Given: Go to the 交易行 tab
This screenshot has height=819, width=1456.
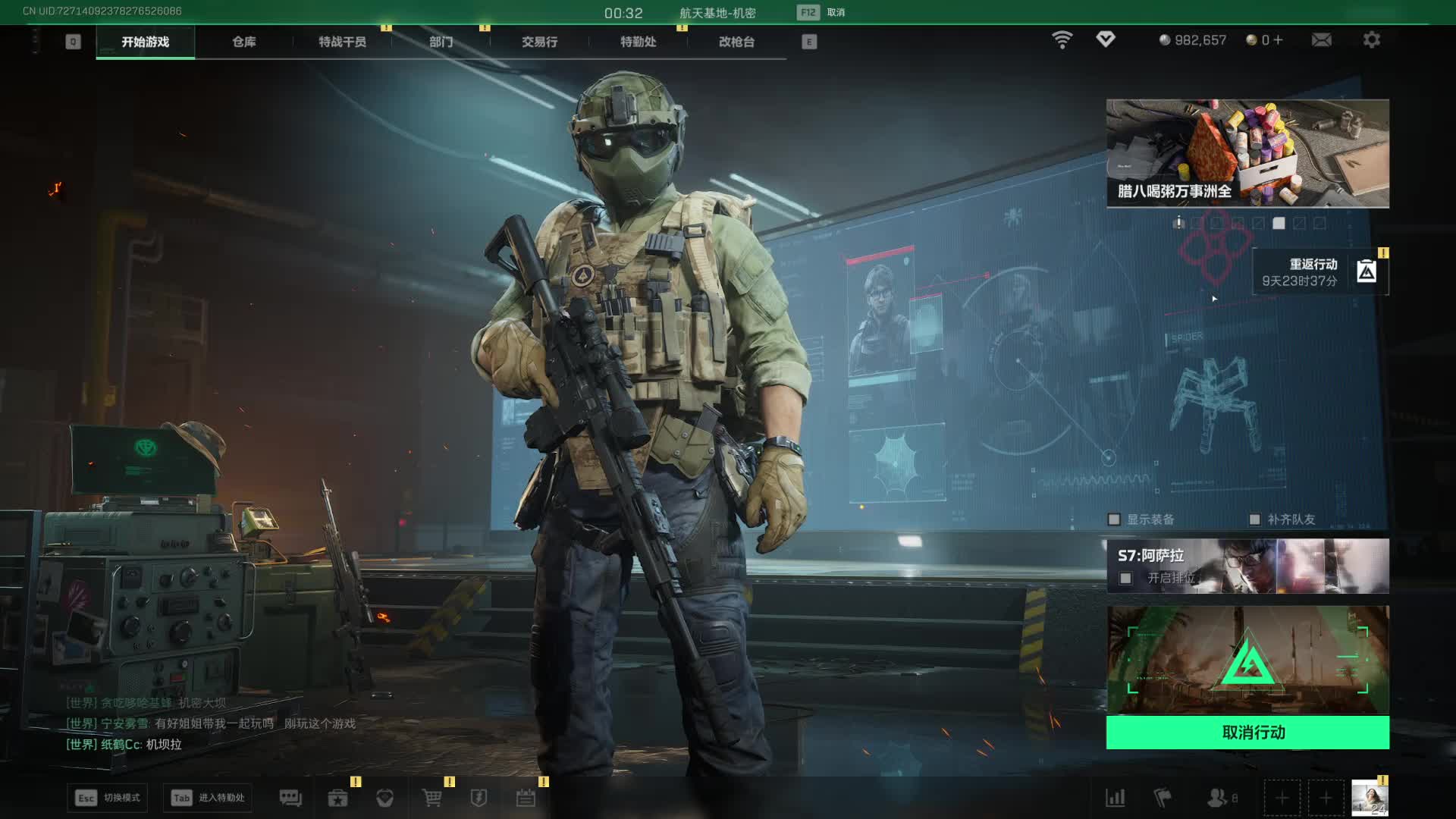Looking at the screenshot, I should [539, 42].
